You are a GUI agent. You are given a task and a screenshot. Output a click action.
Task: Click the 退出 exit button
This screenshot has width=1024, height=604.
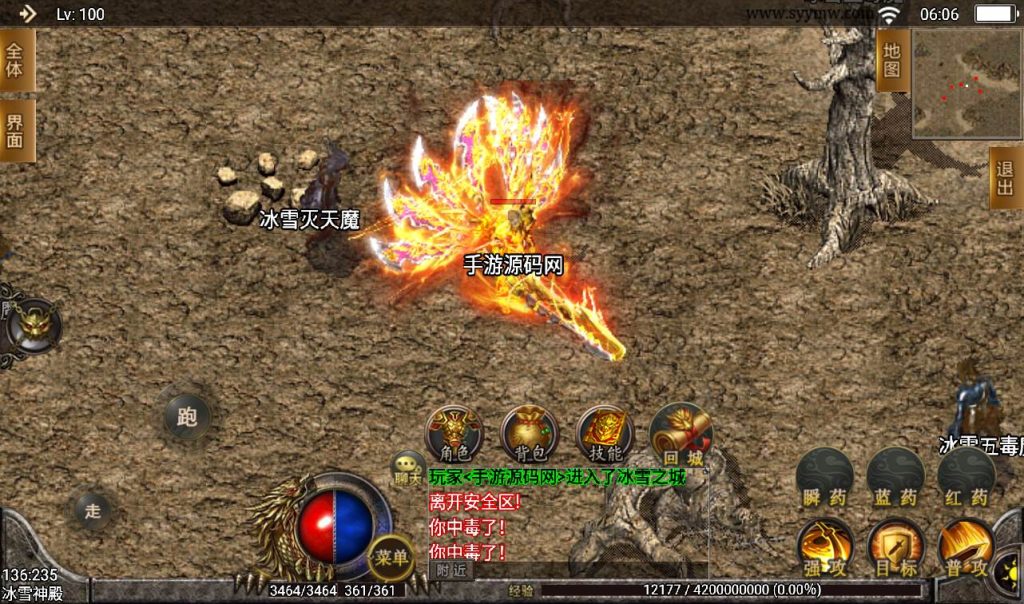[1006, 178]
